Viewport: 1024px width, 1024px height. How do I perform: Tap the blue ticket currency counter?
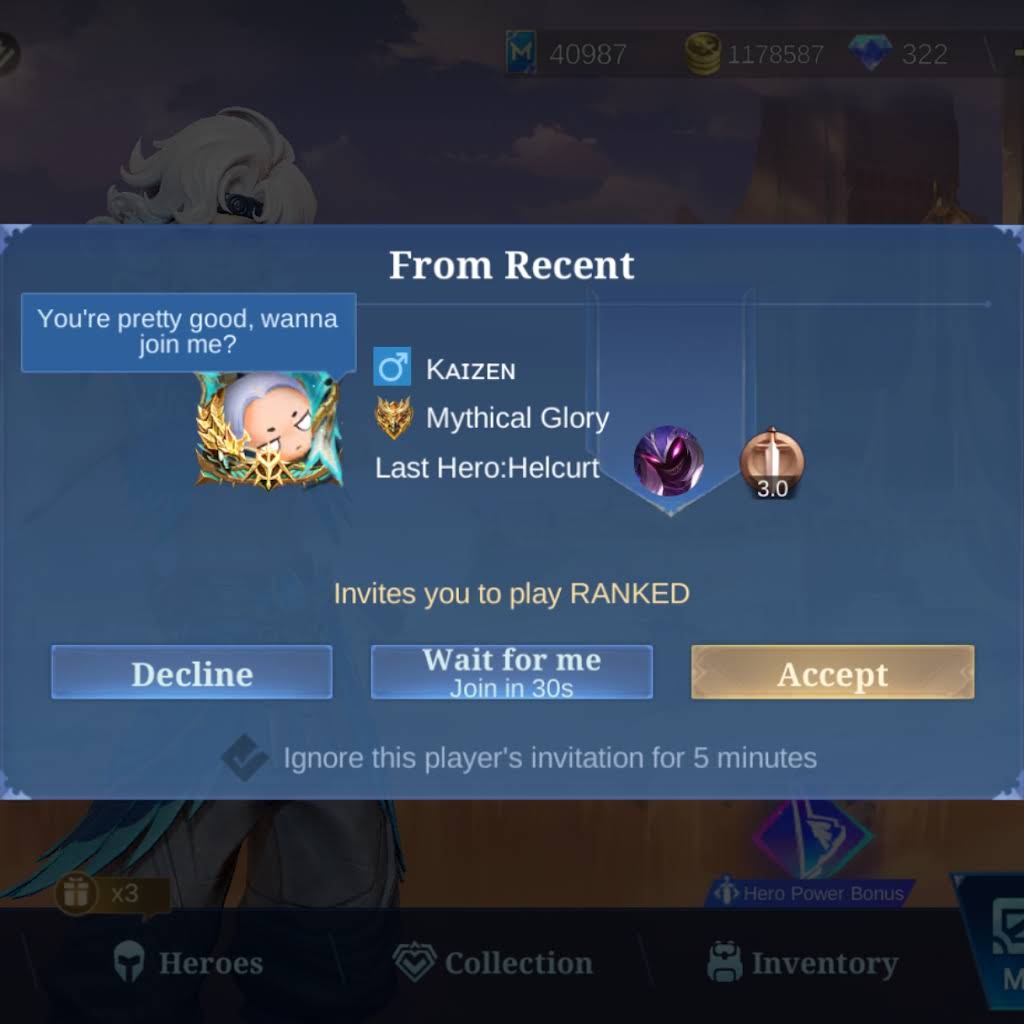pyautogui.click(x=567, y=53)
